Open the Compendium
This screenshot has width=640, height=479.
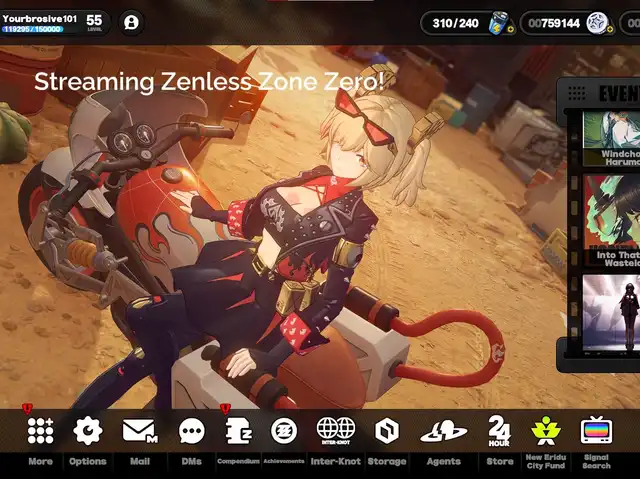pos(239,431)
